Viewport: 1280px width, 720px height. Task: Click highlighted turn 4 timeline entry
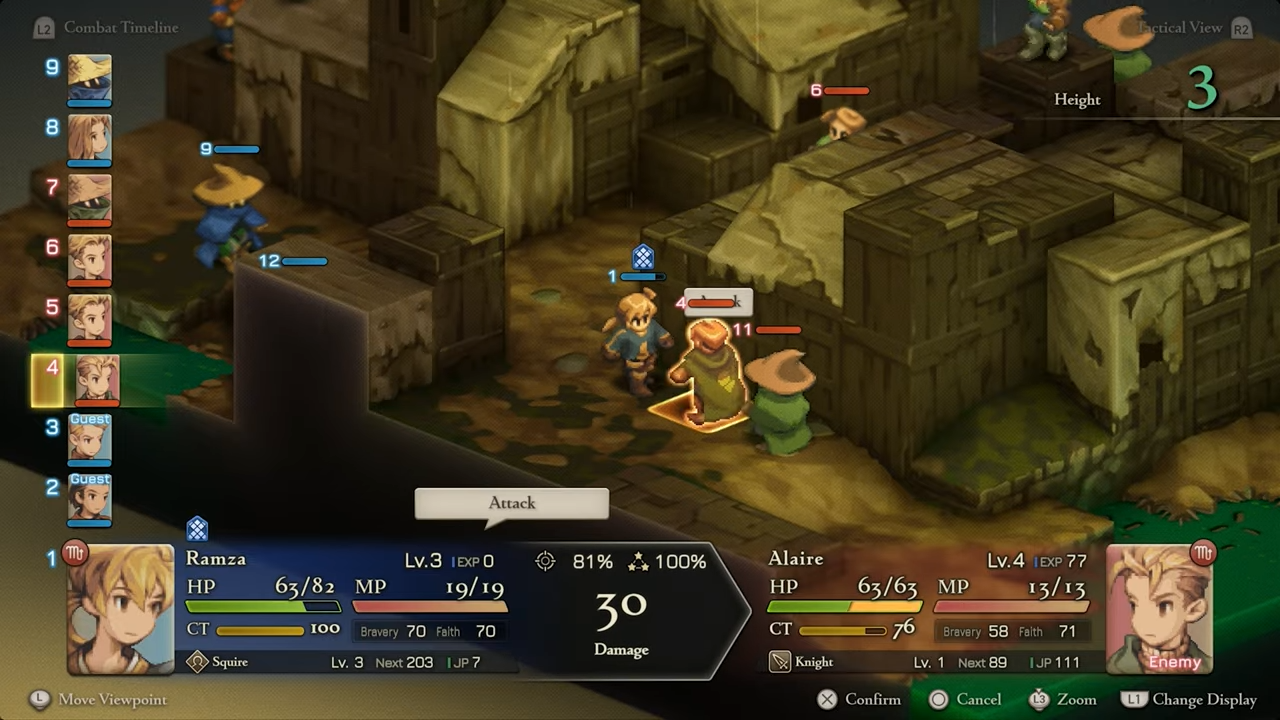(96, 380)
